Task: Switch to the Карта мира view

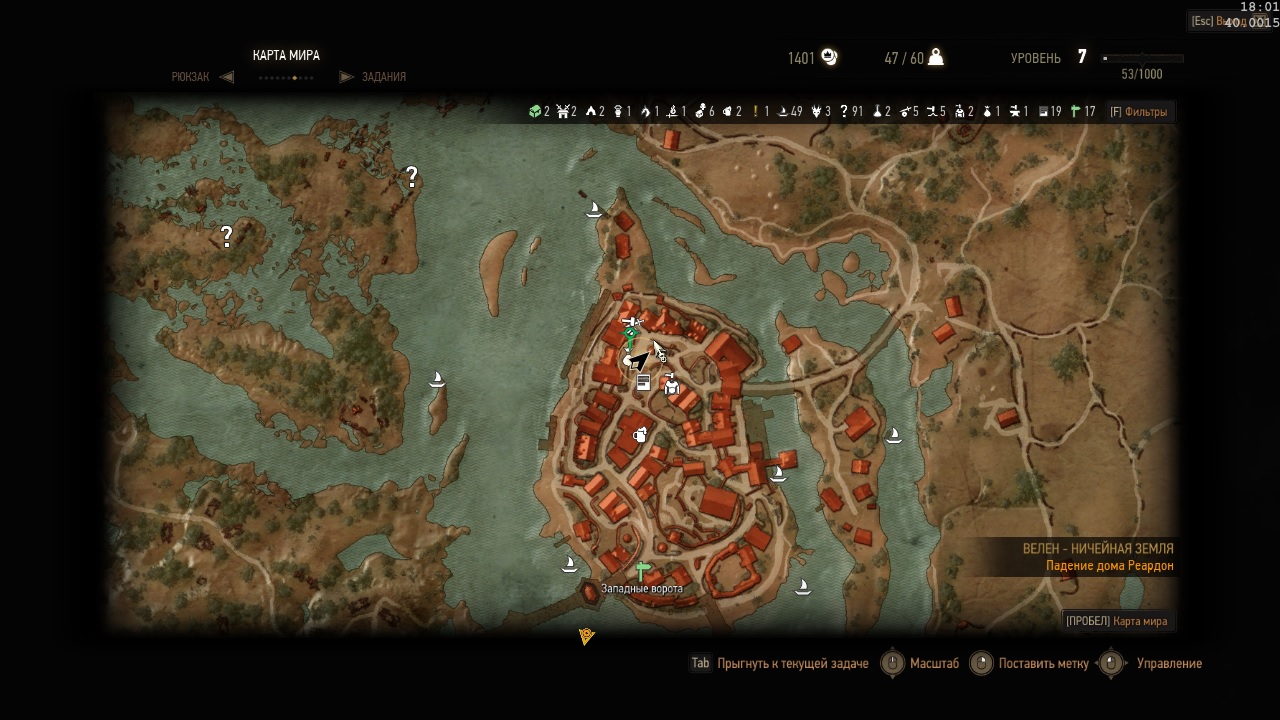Action: point(1116,621)
